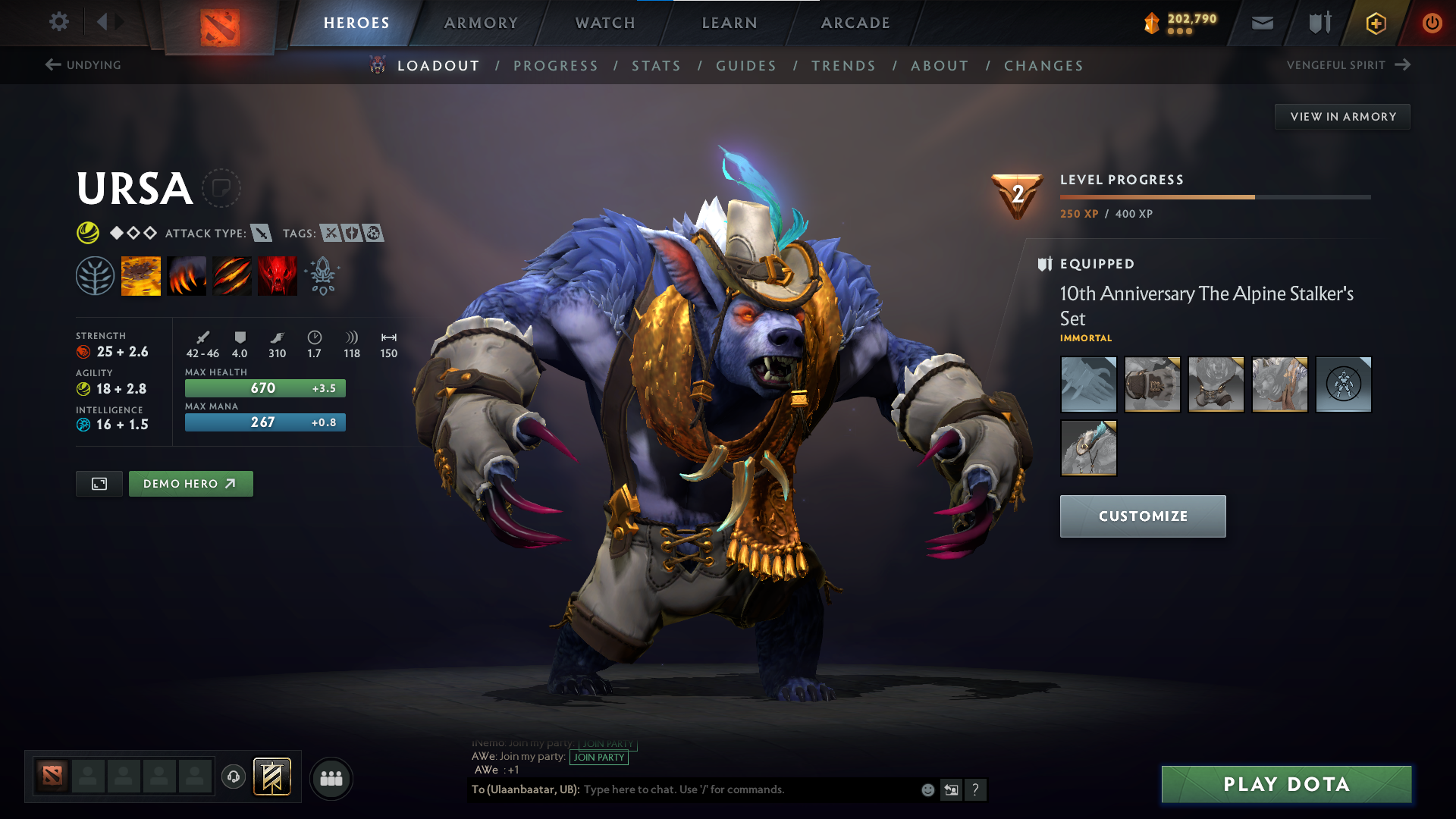
Task: Expand the chat emoticon picker
Action: point(927,789)
